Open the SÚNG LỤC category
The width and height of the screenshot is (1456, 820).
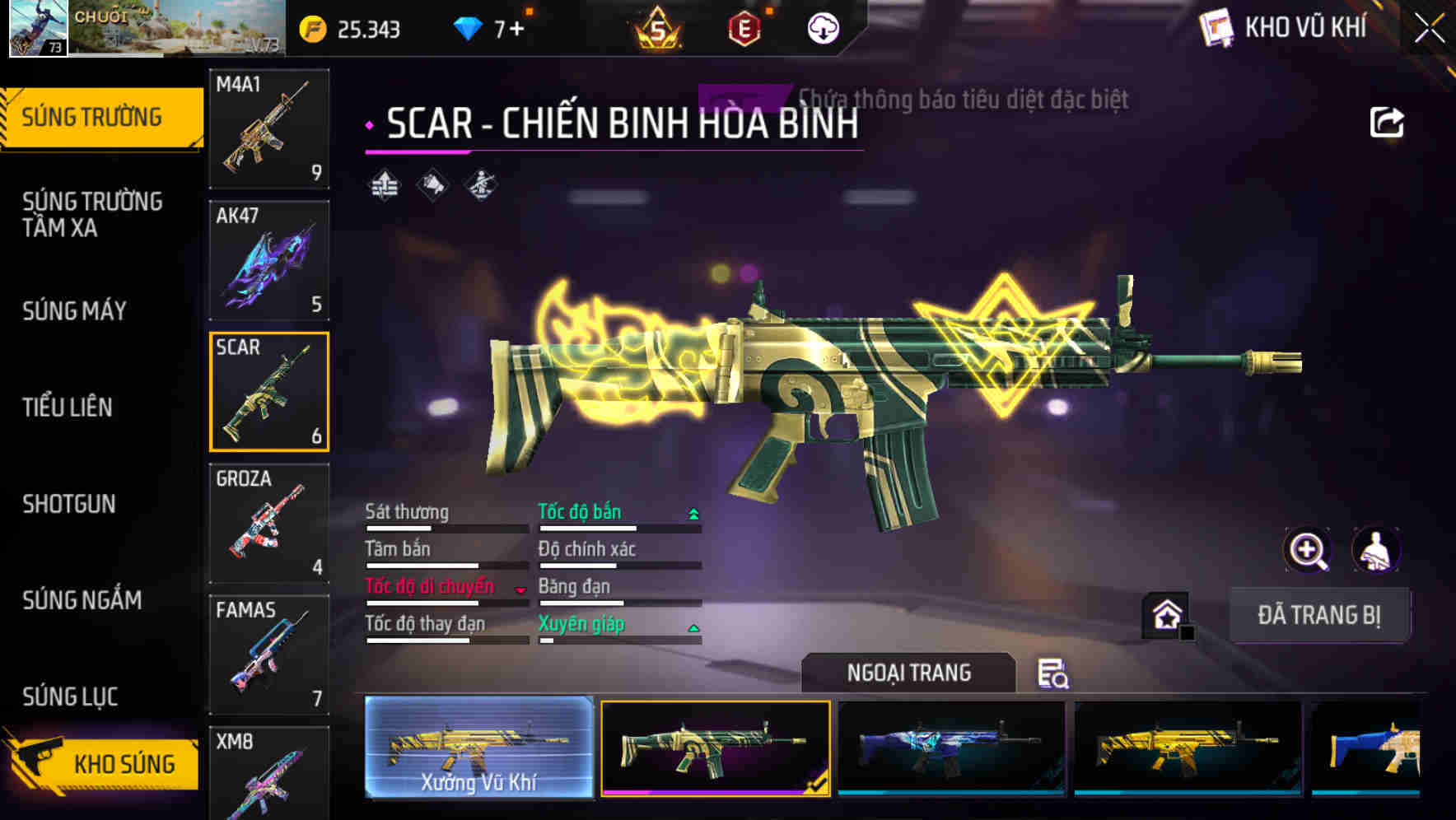(69, 697)
